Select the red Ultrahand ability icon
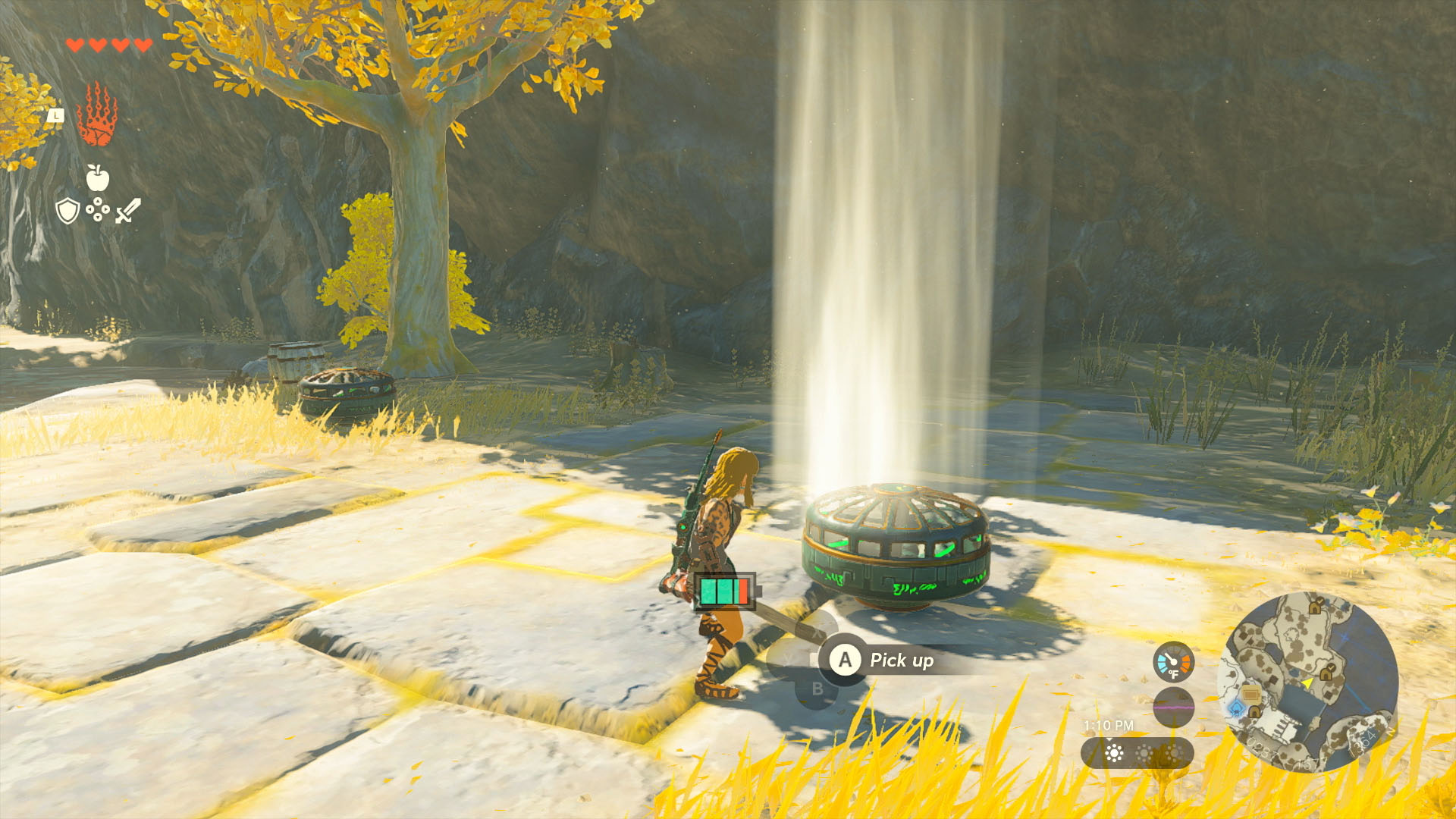This screenshot has width=1456, height=819. pos(97,115)
